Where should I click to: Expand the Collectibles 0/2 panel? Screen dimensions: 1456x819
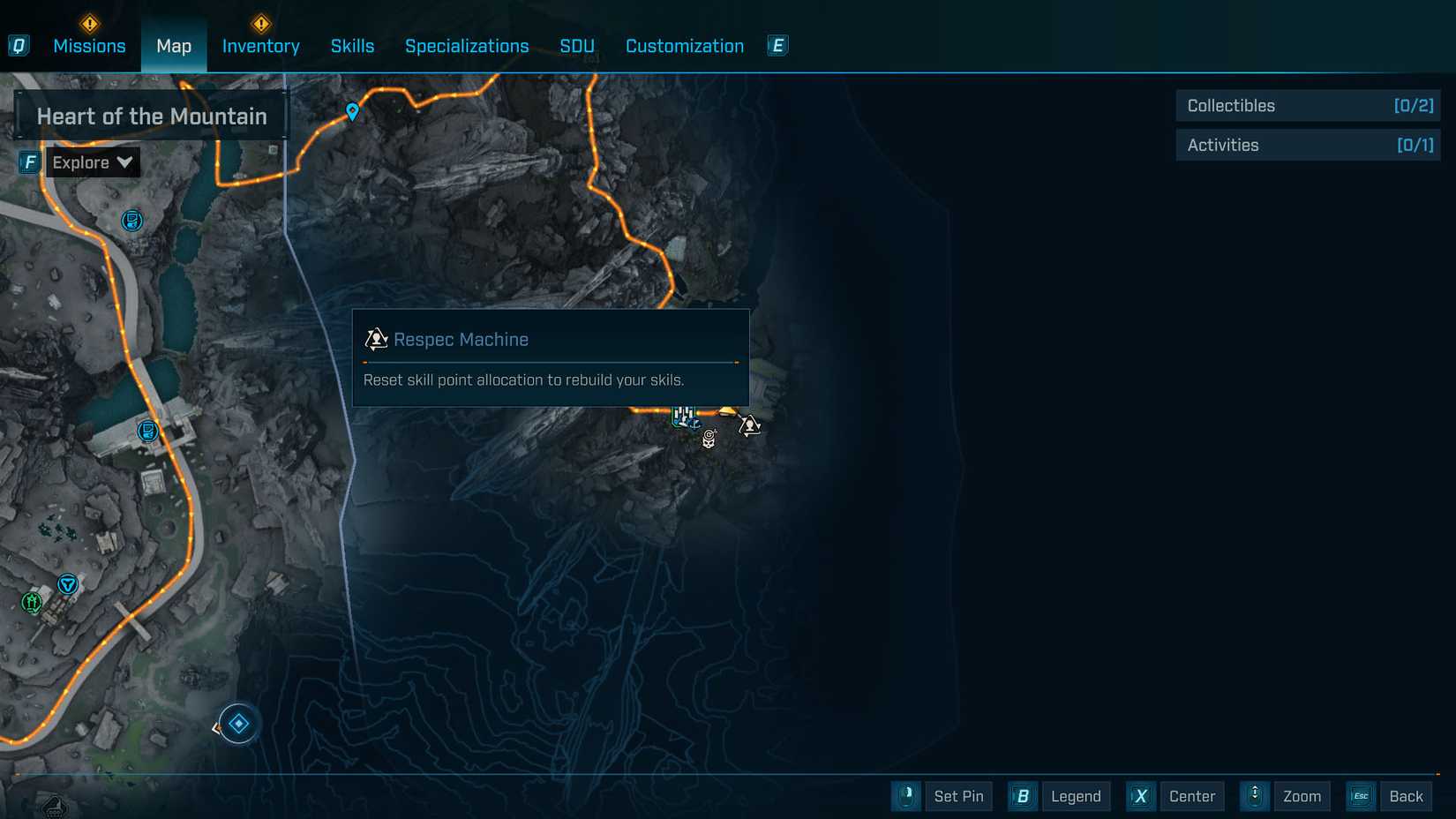1307,105
